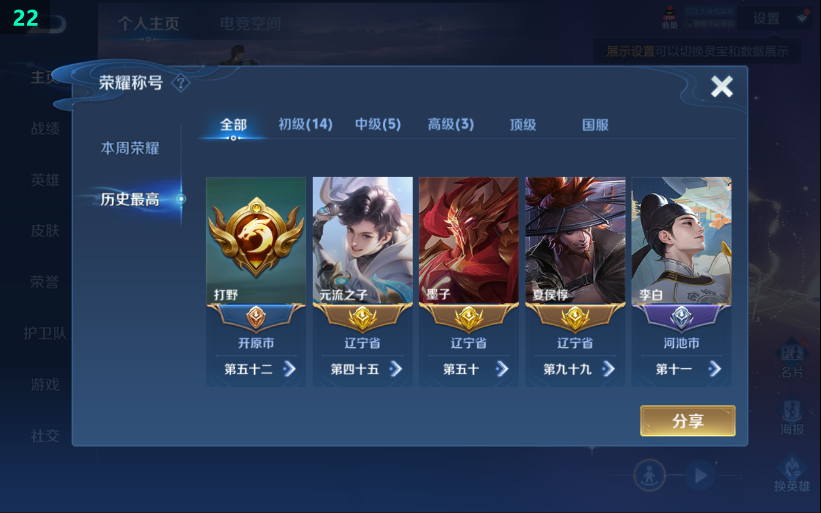Choose 历史最高 in the side menu

130,199
